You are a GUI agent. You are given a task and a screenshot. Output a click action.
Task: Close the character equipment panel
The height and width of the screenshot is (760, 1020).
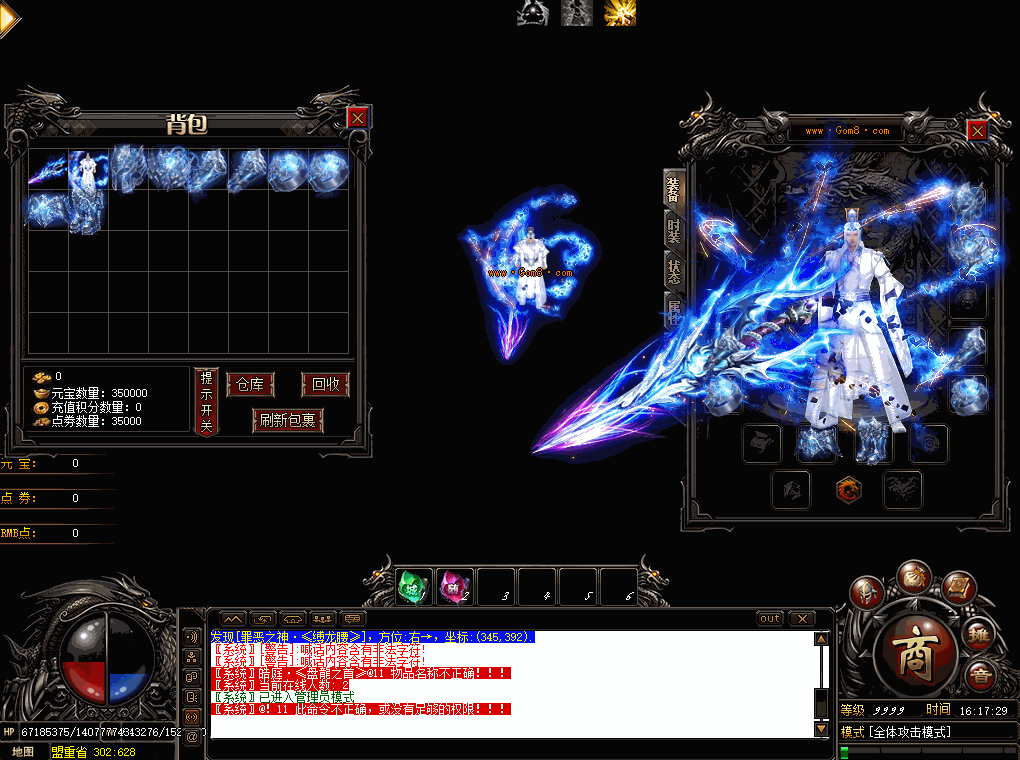pos(977,130)
